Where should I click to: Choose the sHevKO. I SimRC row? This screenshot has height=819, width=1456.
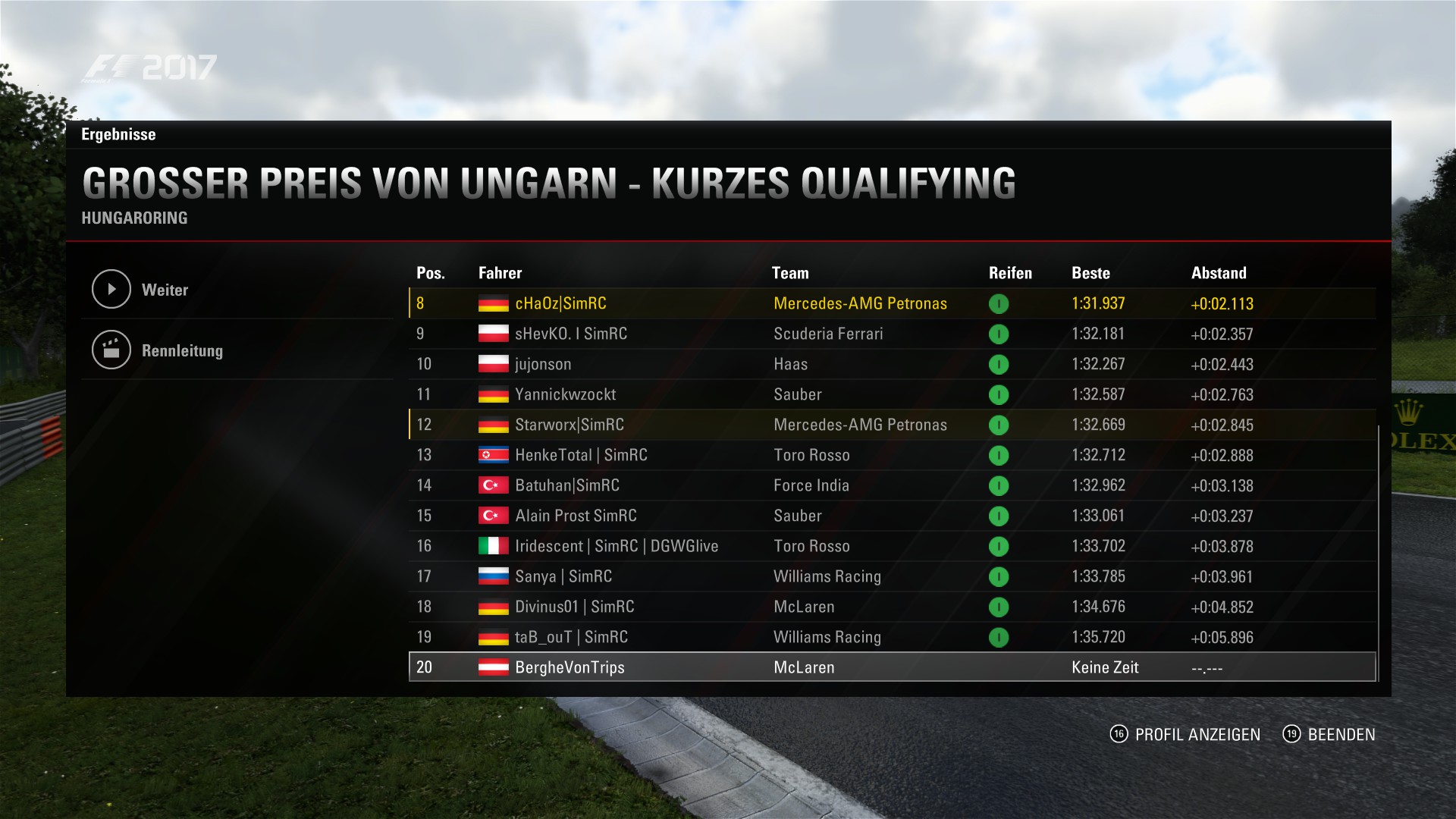570,334
